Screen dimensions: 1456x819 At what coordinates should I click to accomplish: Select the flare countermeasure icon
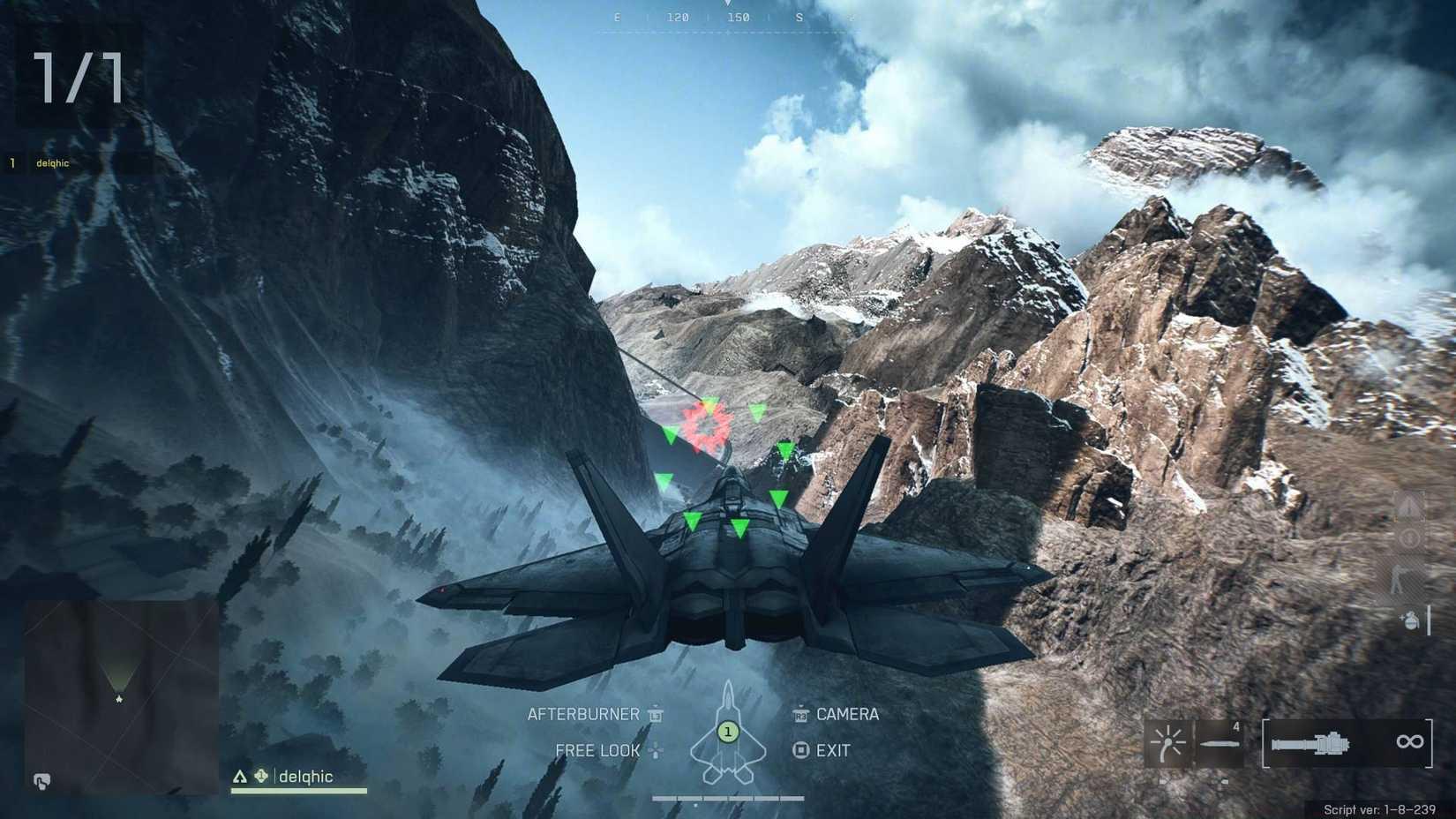pyautogui.click(x=1166, y=741)
